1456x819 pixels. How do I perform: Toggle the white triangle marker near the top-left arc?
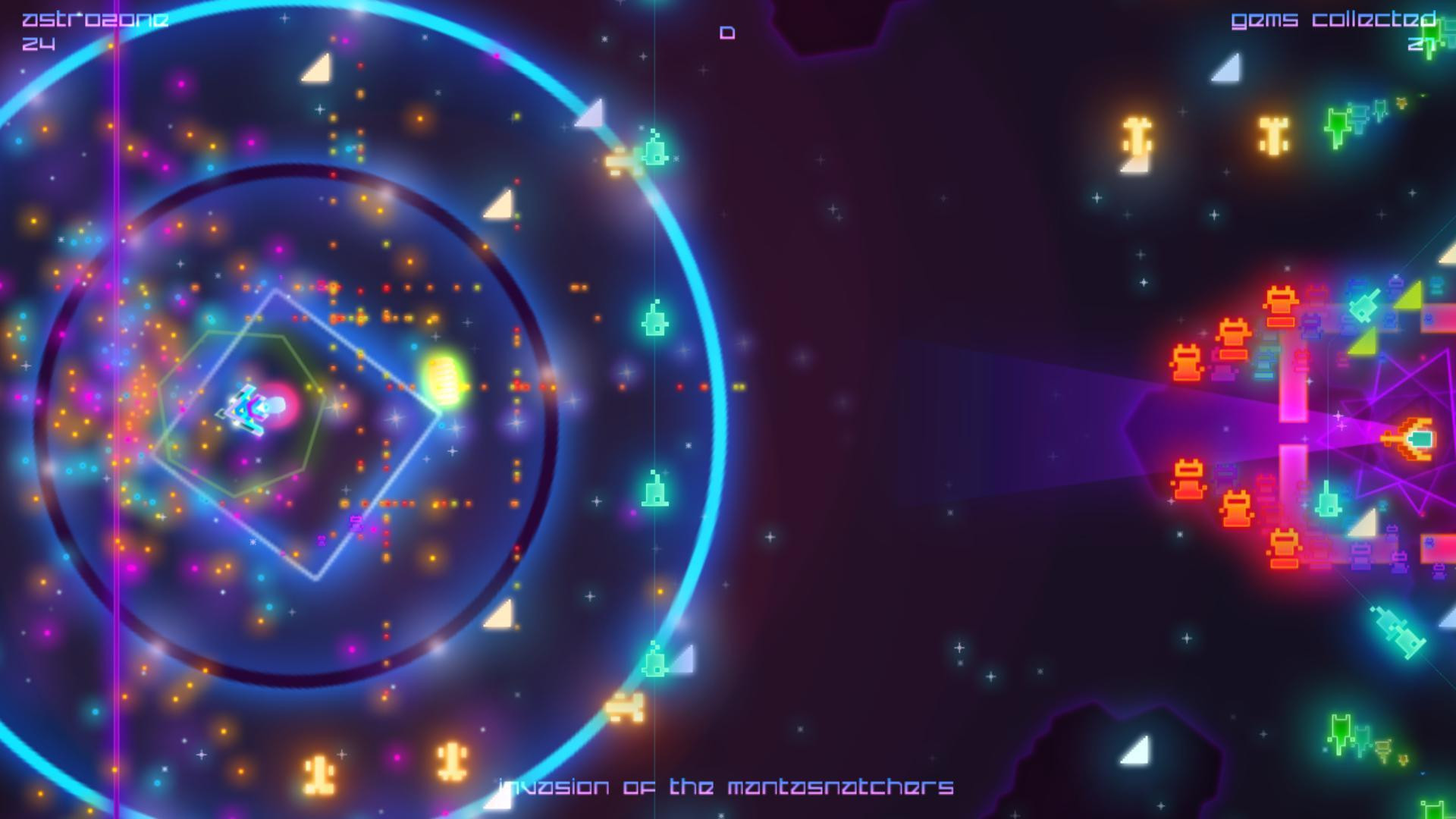[x=318, y=71]
